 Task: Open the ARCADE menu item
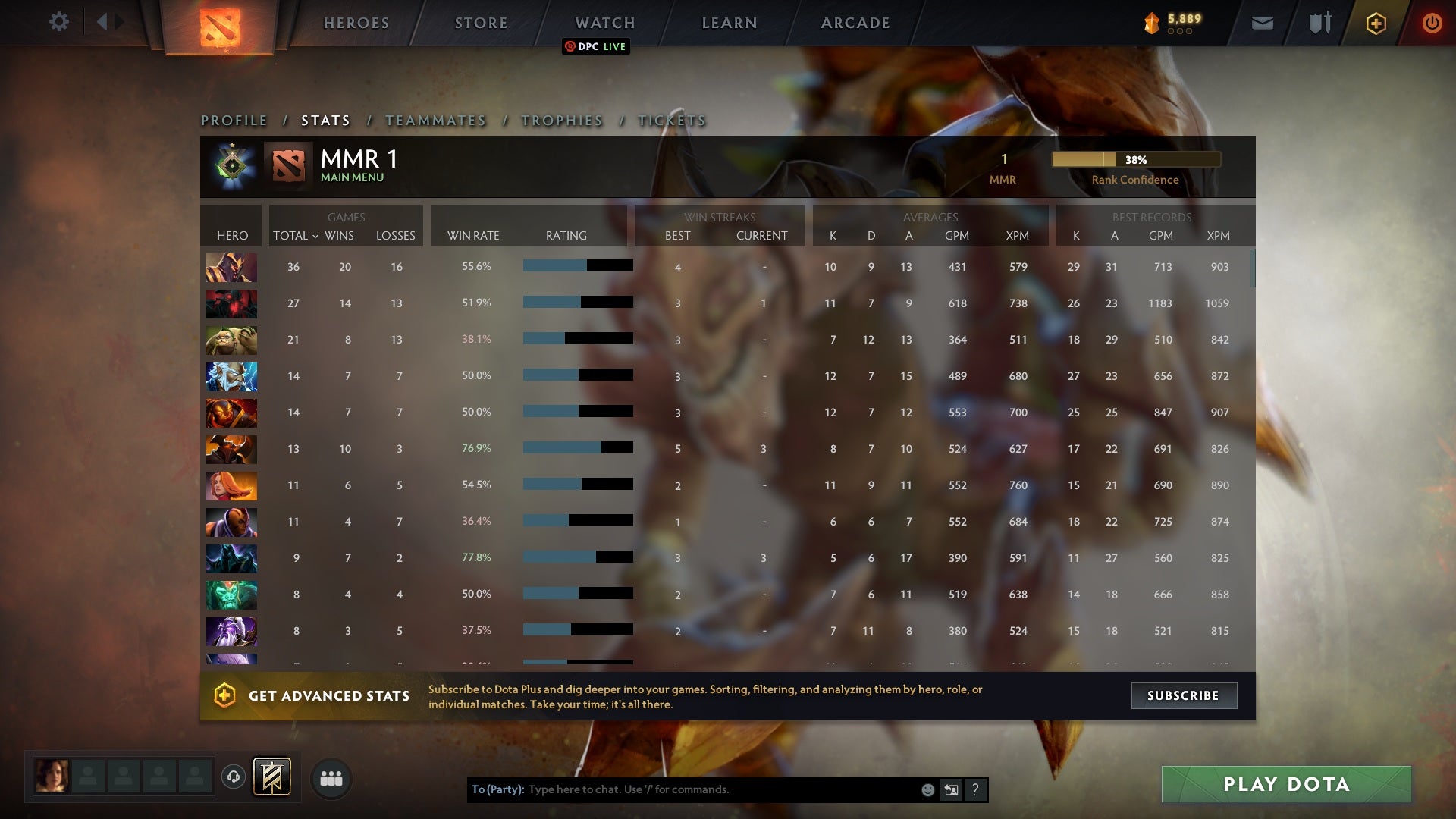[x=854, y=23]
